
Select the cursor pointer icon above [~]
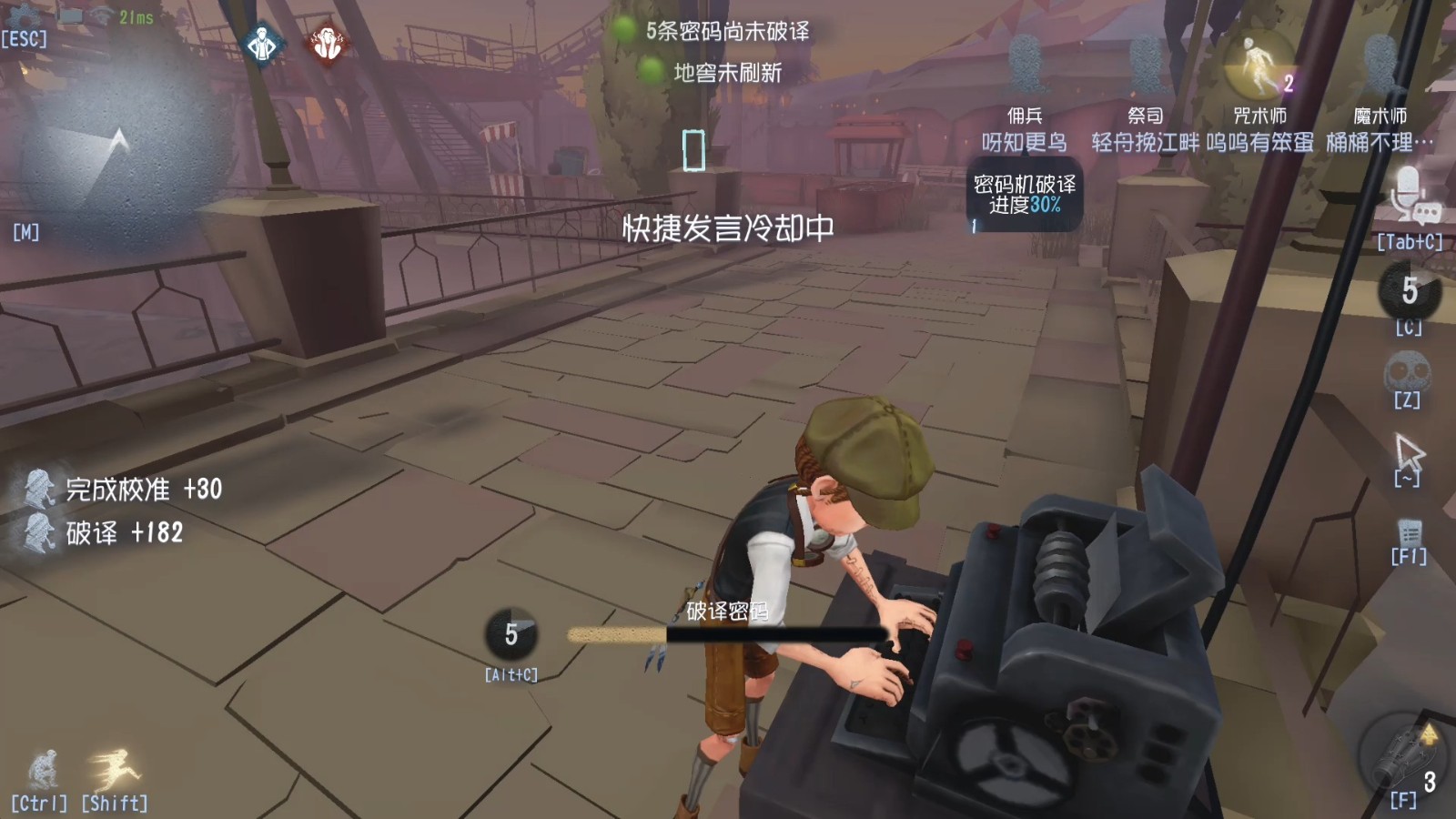pos(1407,450)
